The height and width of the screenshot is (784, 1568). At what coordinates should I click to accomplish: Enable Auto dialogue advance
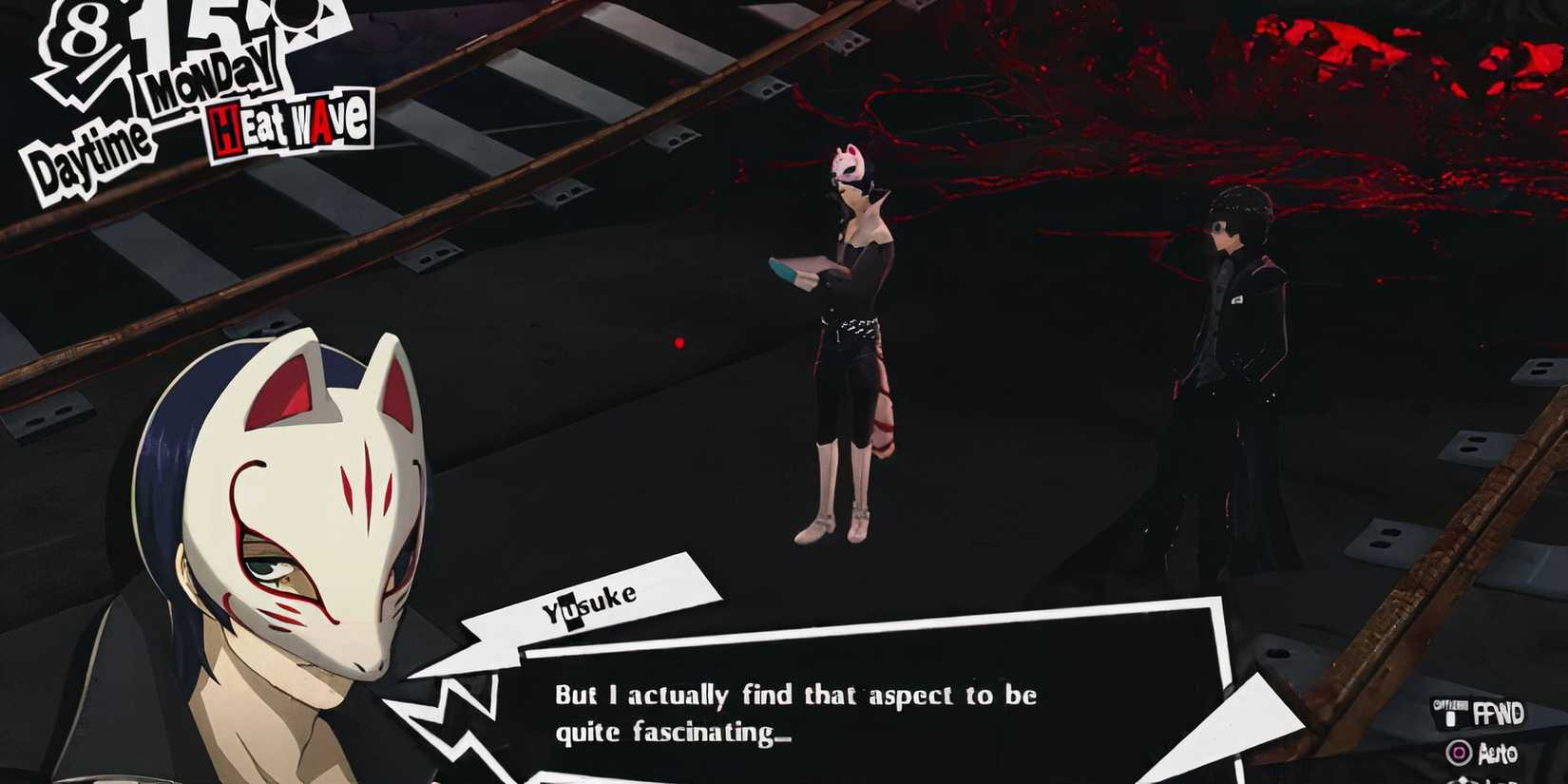pyautogui.click(x=1500, y=752)
